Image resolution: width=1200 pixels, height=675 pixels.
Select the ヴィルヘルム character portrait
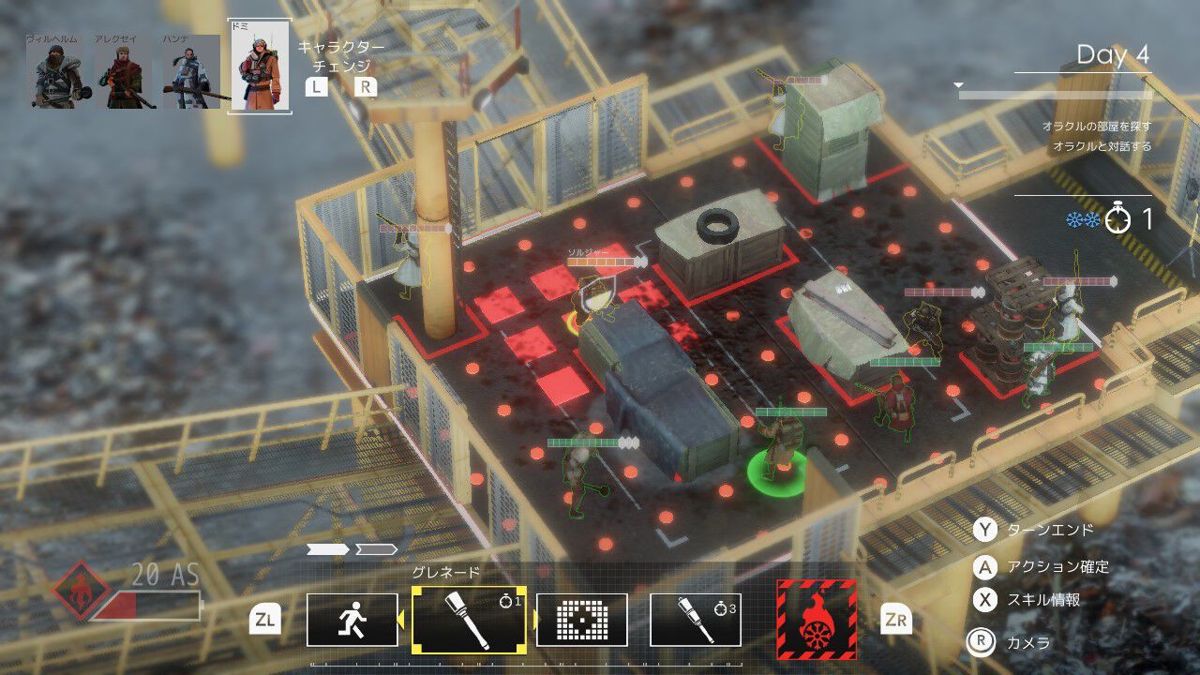pos(53,73)
